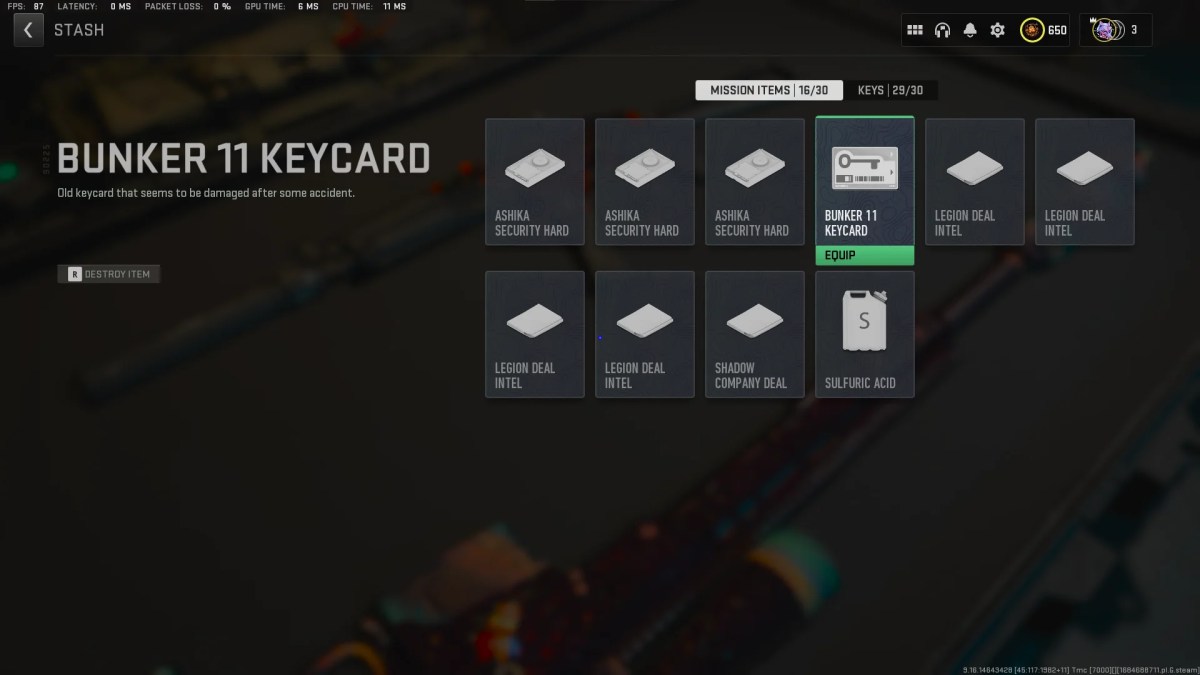
Task: Click the Destroy Item button
Action: pyautogui.click(x=109, y=274)
